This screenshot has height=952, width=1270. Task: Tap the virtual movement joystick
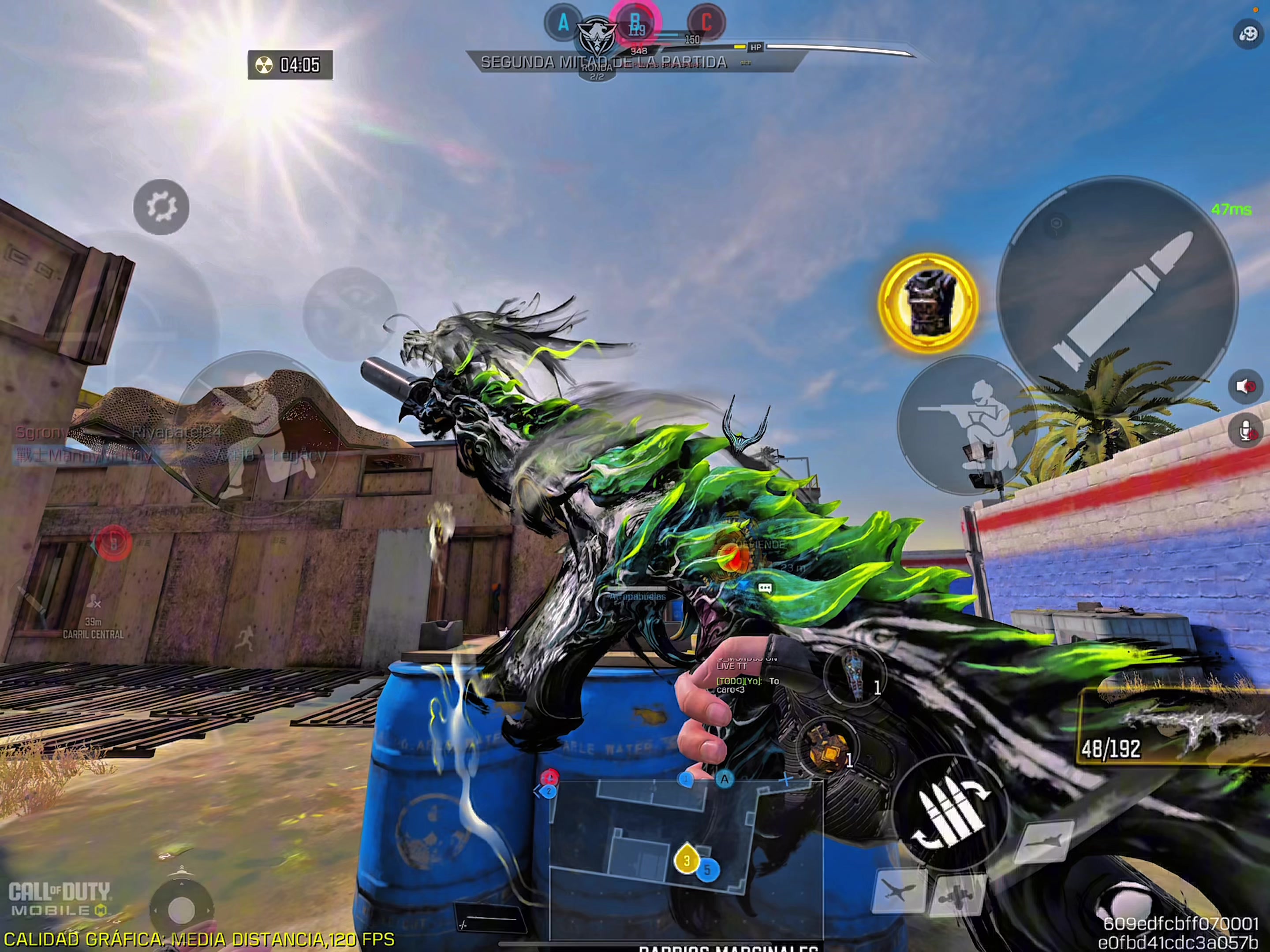[181, 909]
